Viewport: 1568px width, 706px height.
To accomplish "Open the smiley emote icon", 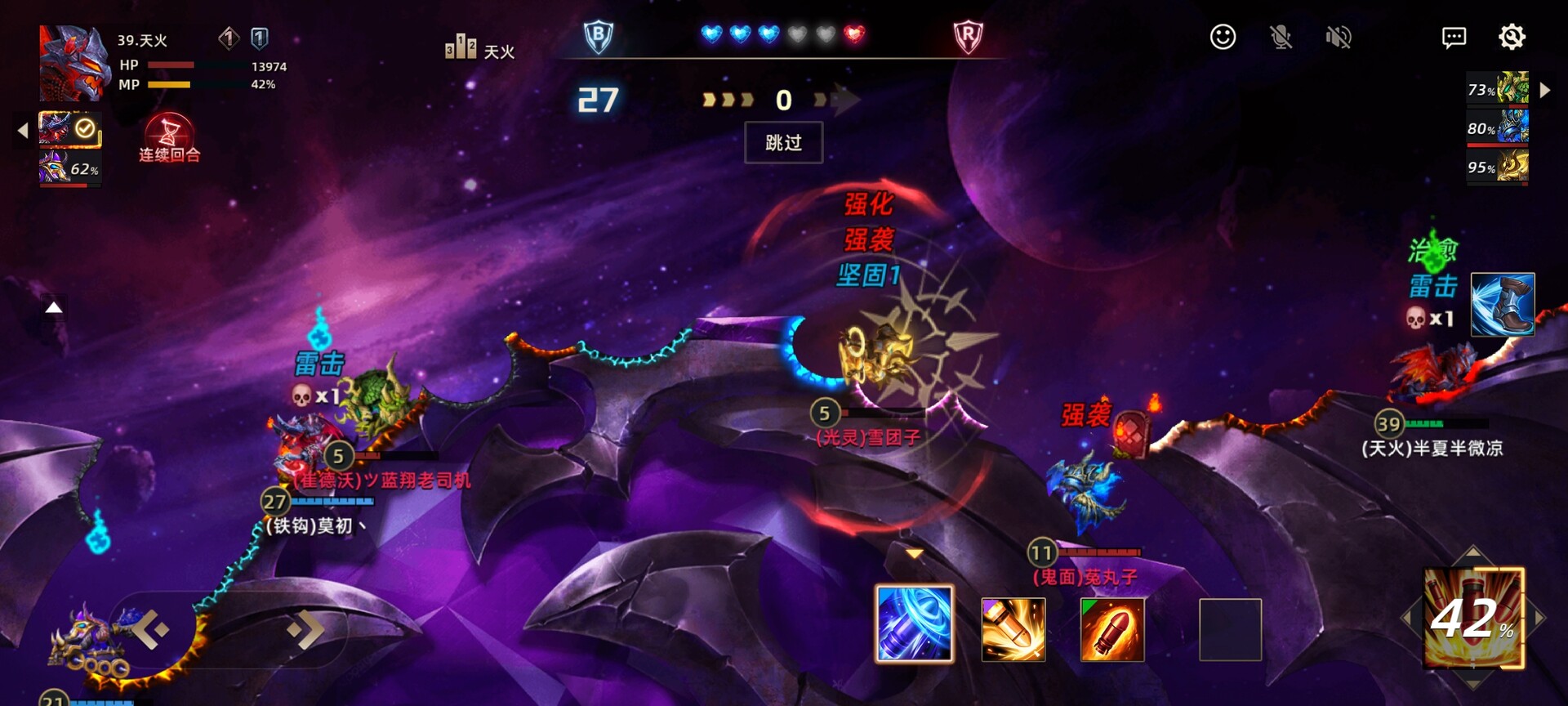I will click(x=1223, y=38).
